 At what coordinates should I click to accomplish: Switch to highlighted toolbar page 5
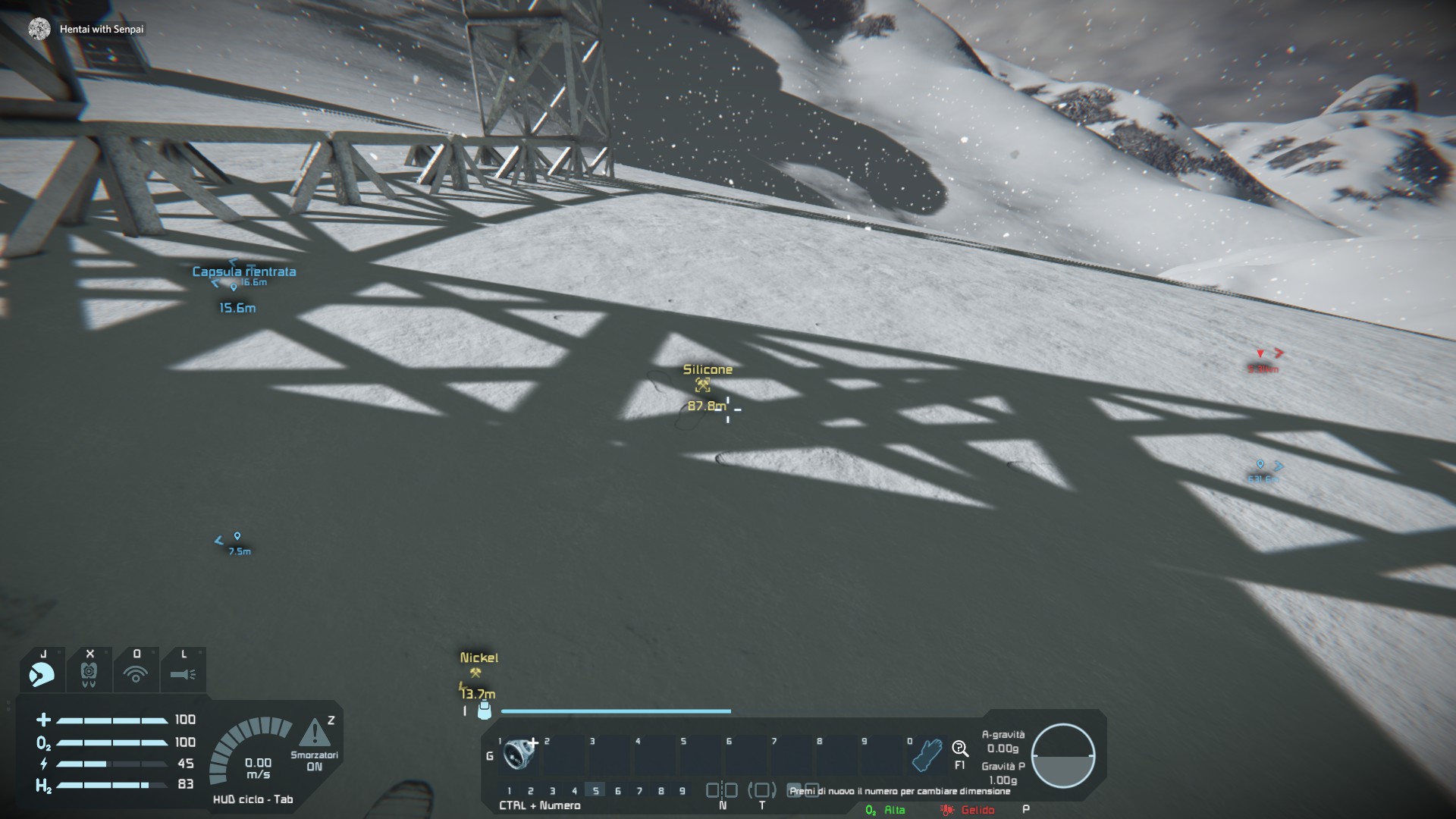click(595, 791)
